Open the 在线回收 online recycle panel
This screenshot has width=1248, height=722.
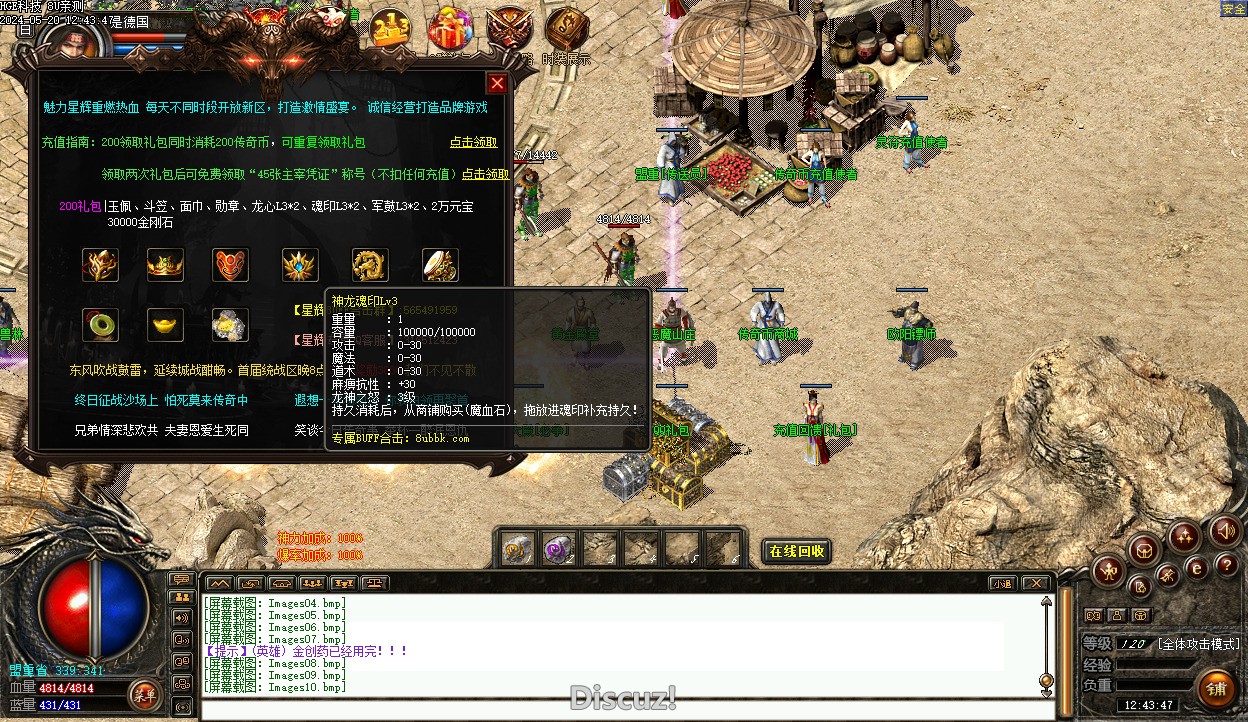797,551
